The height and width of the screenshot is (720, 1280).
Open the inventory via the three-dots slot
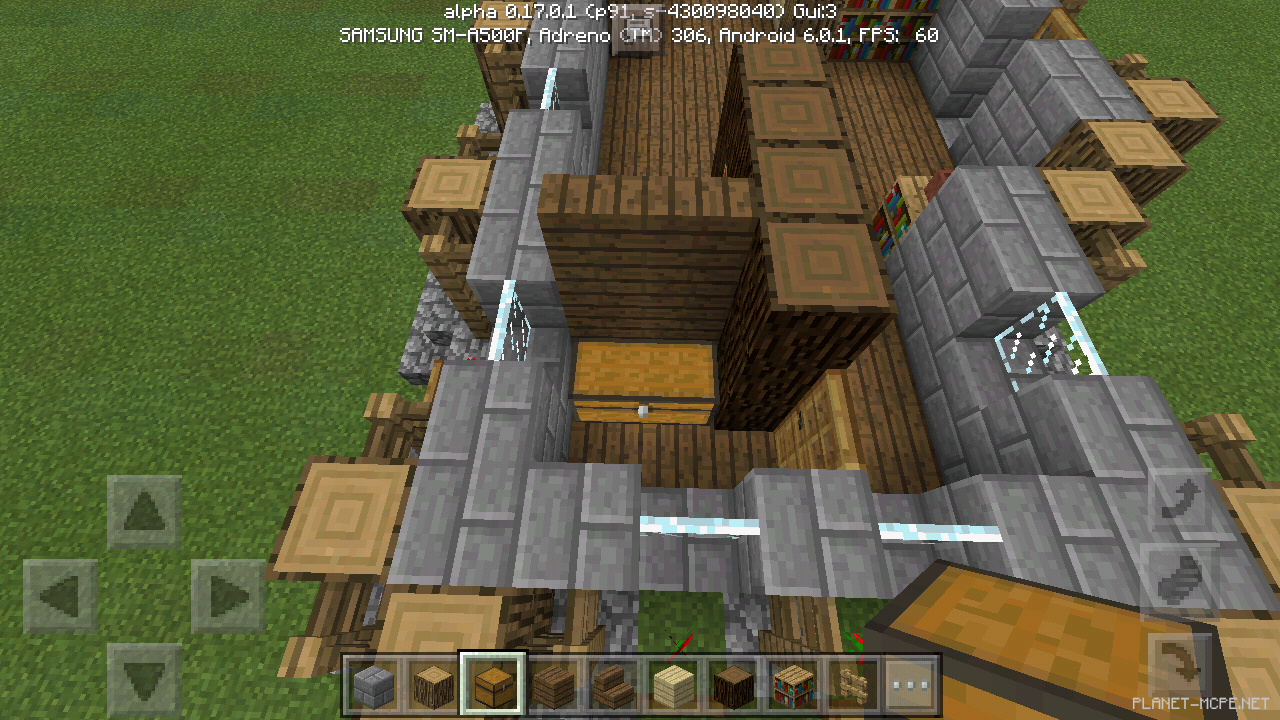pyautogui.click(x=908, y=685)
